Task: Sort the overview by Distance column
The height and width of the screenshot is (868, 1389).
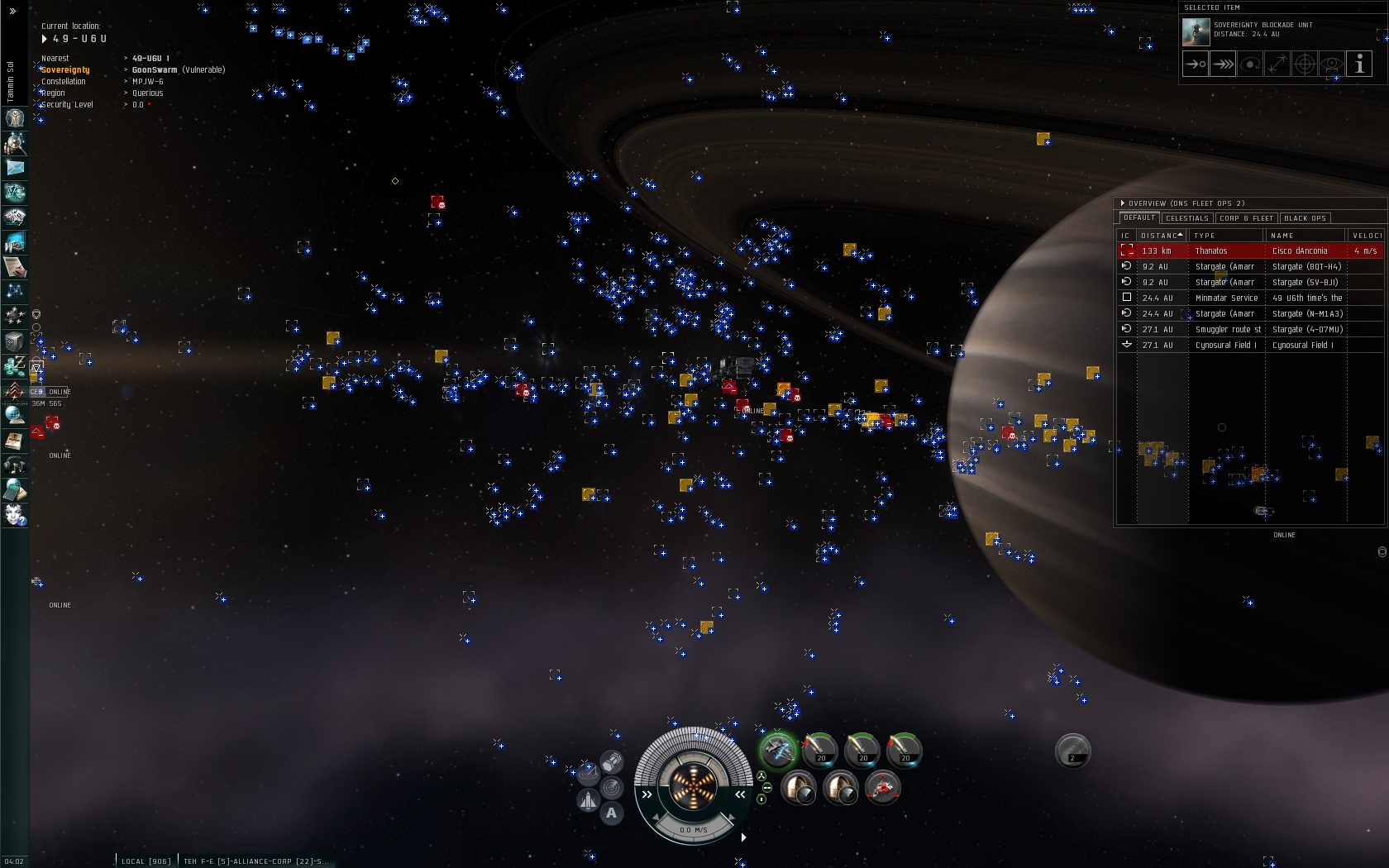Action: (x=1161, y=236)
